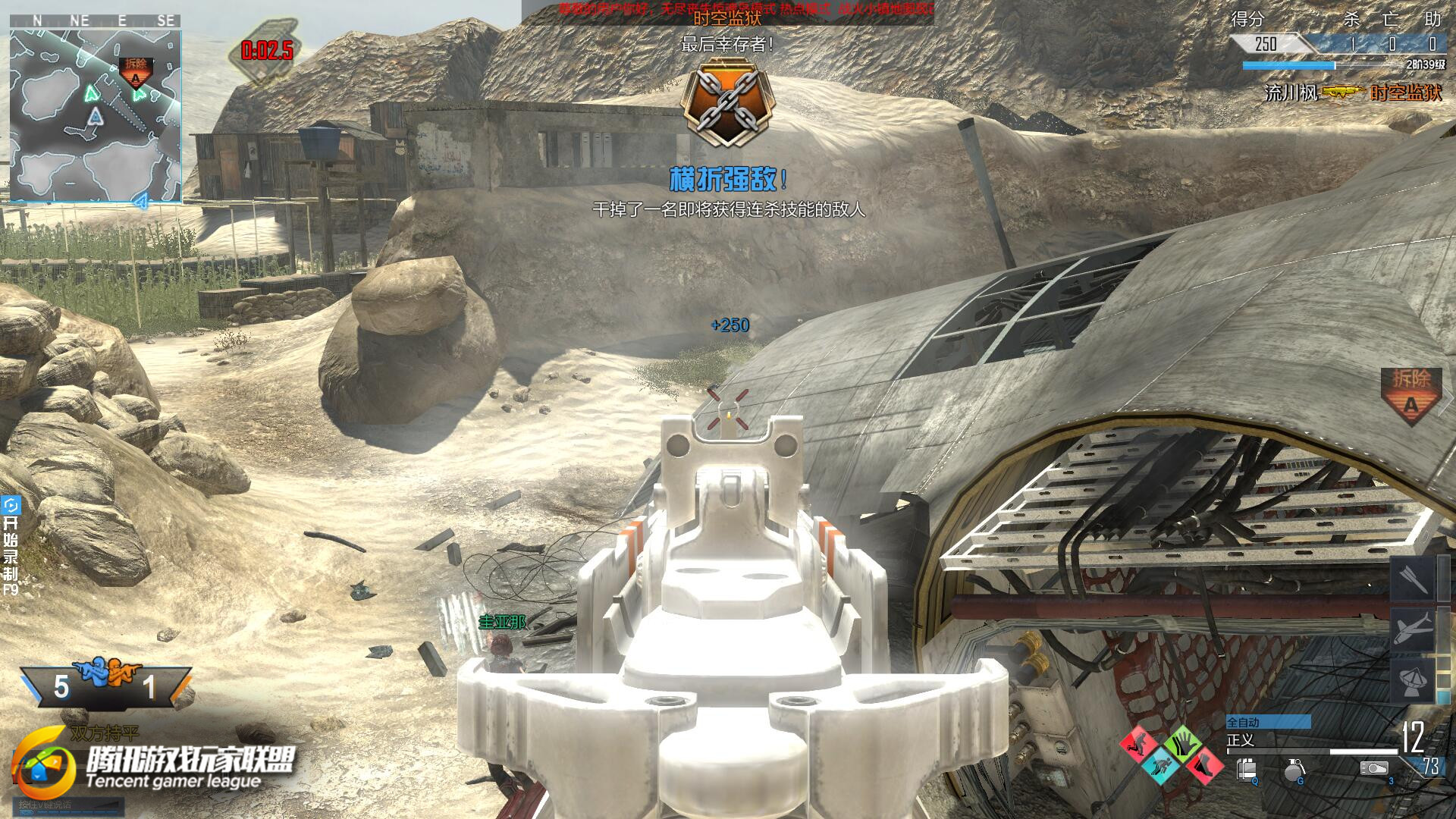Activate the airplane airstrike killstreak icon
The image size is (1456, 819).
point(1413,629)
